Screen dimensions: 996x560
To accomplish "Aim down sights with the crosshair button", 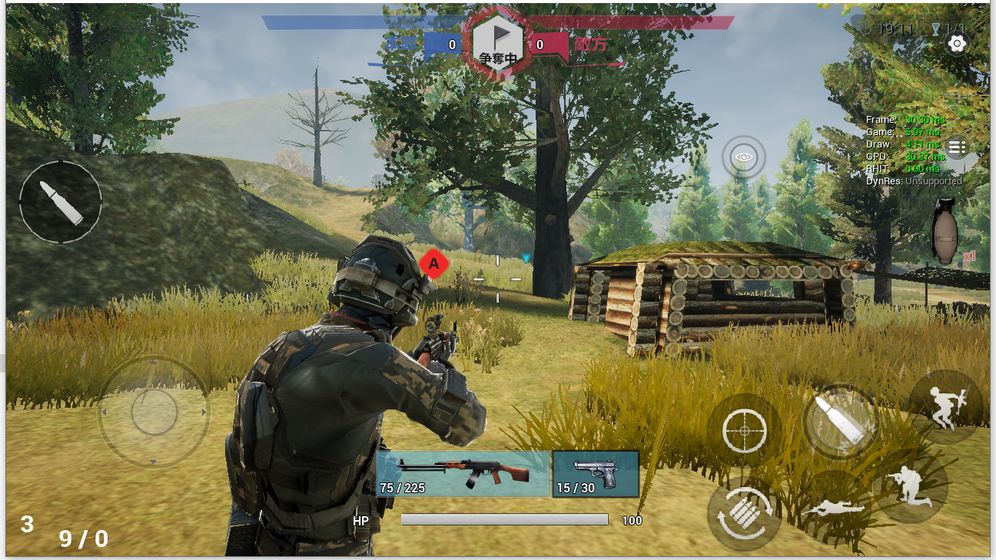I will point(743,431).
